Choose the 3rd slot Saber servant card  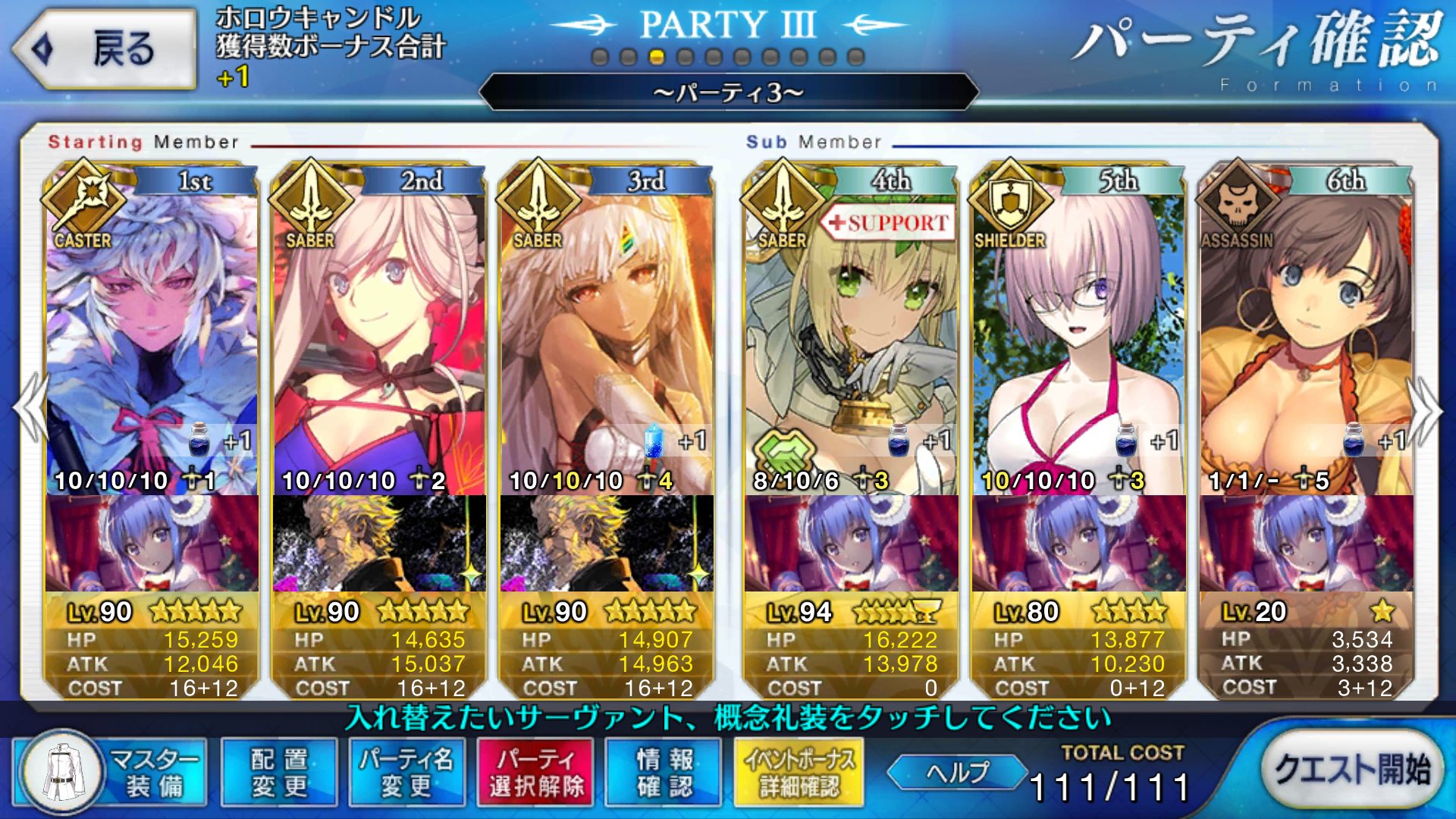coord(607,334)
